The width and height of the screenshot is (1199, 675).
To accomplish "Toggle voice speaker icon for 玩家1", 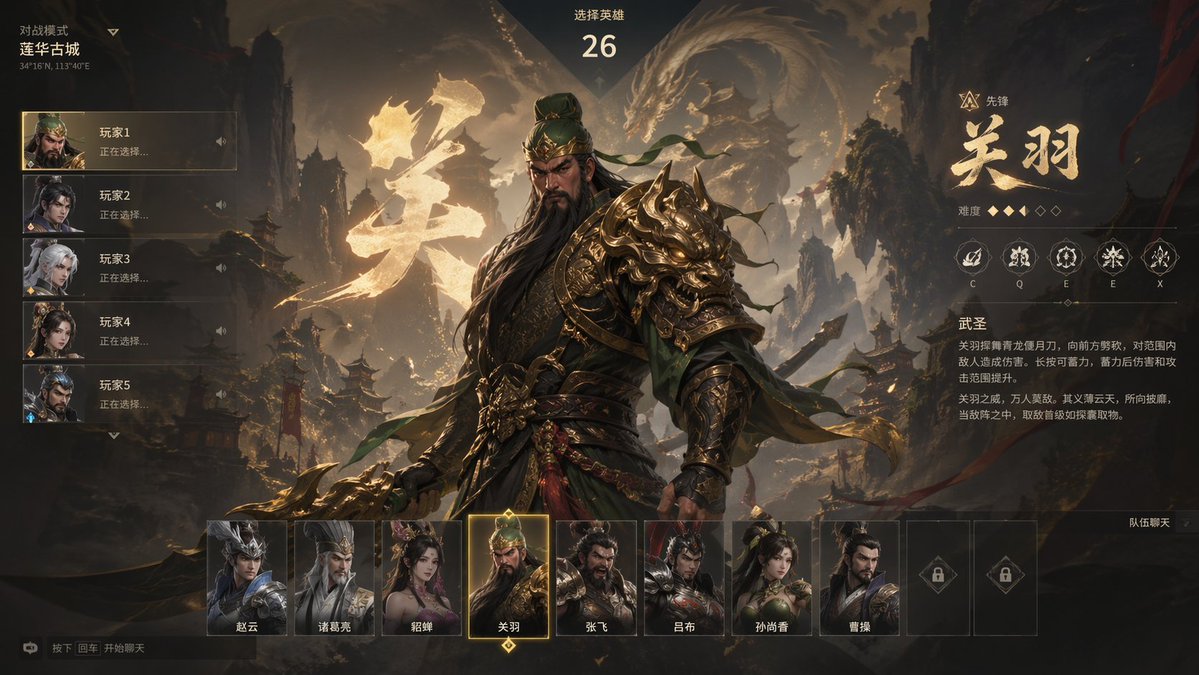I will point(220,141).
